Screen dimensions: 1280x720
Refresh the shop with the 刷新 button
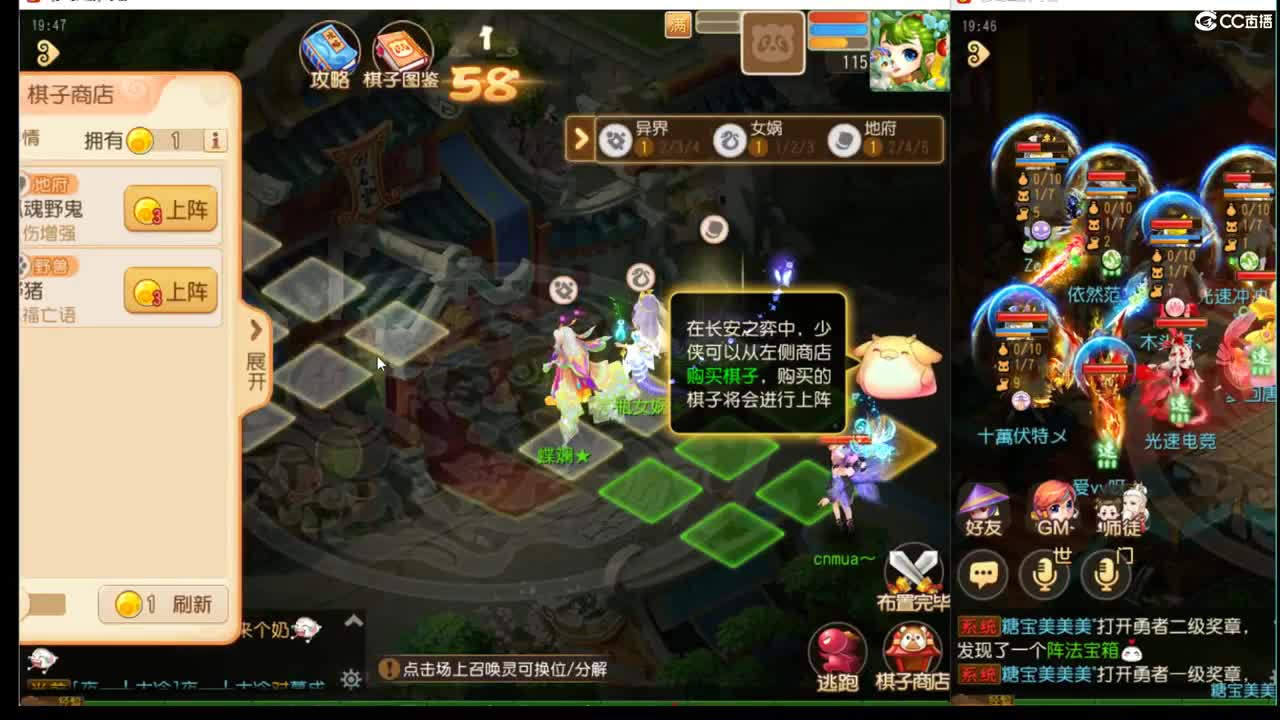(162, 604)
